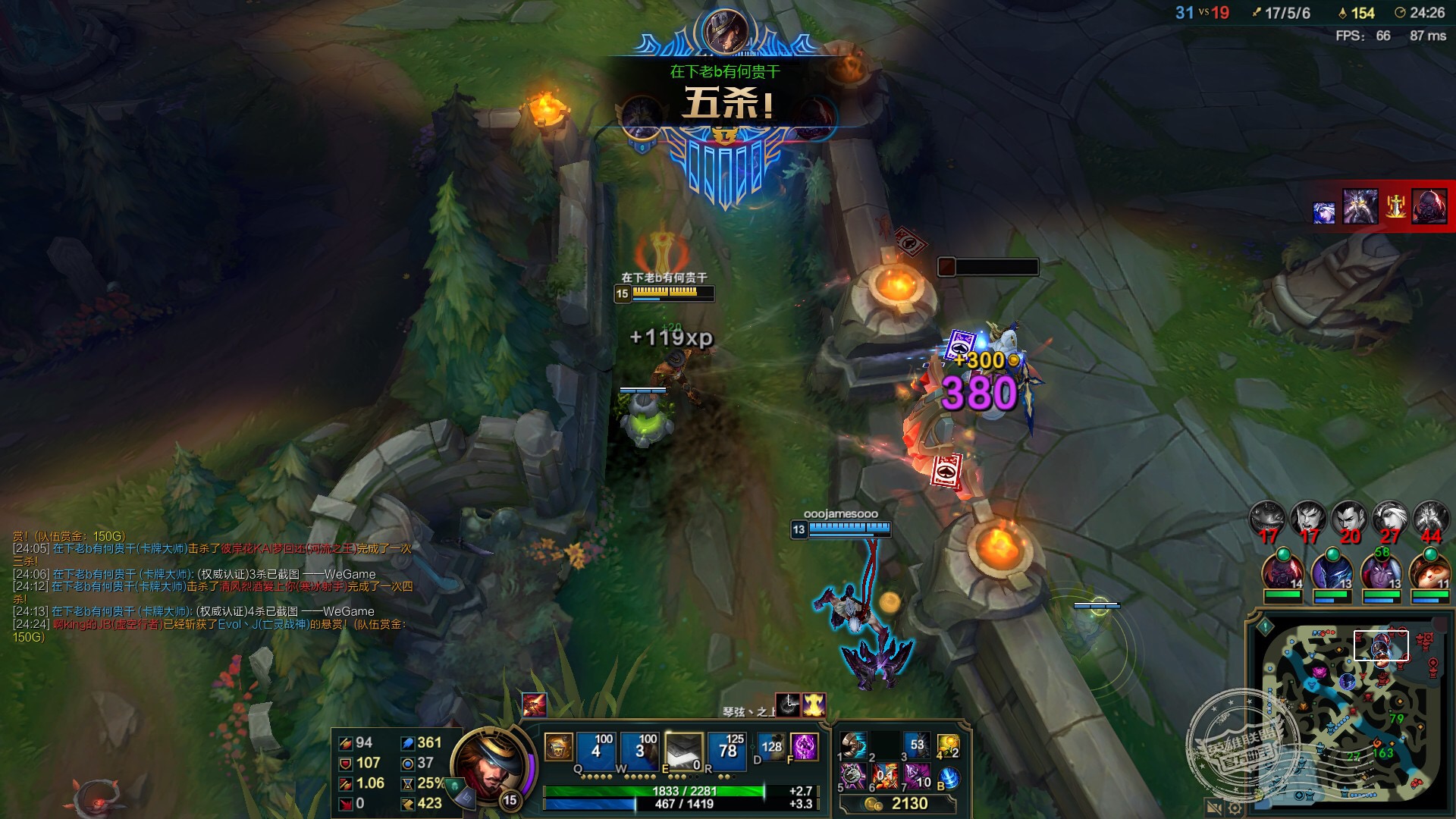Click the ping button on the minimap corner
Screen dimensions: 1456x819
pyautogui.click(x=1265, y=627)
